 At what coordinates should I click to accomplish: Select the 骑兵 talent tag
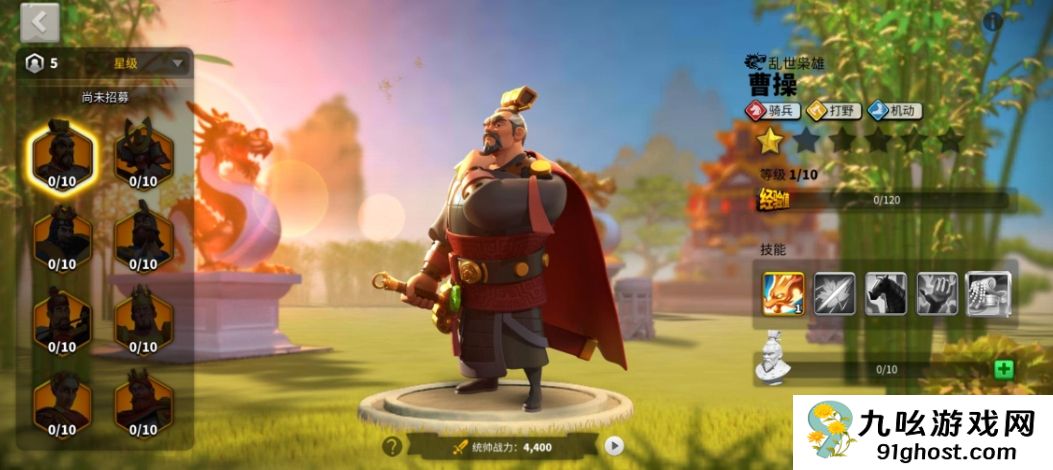[x=774, y=111]
